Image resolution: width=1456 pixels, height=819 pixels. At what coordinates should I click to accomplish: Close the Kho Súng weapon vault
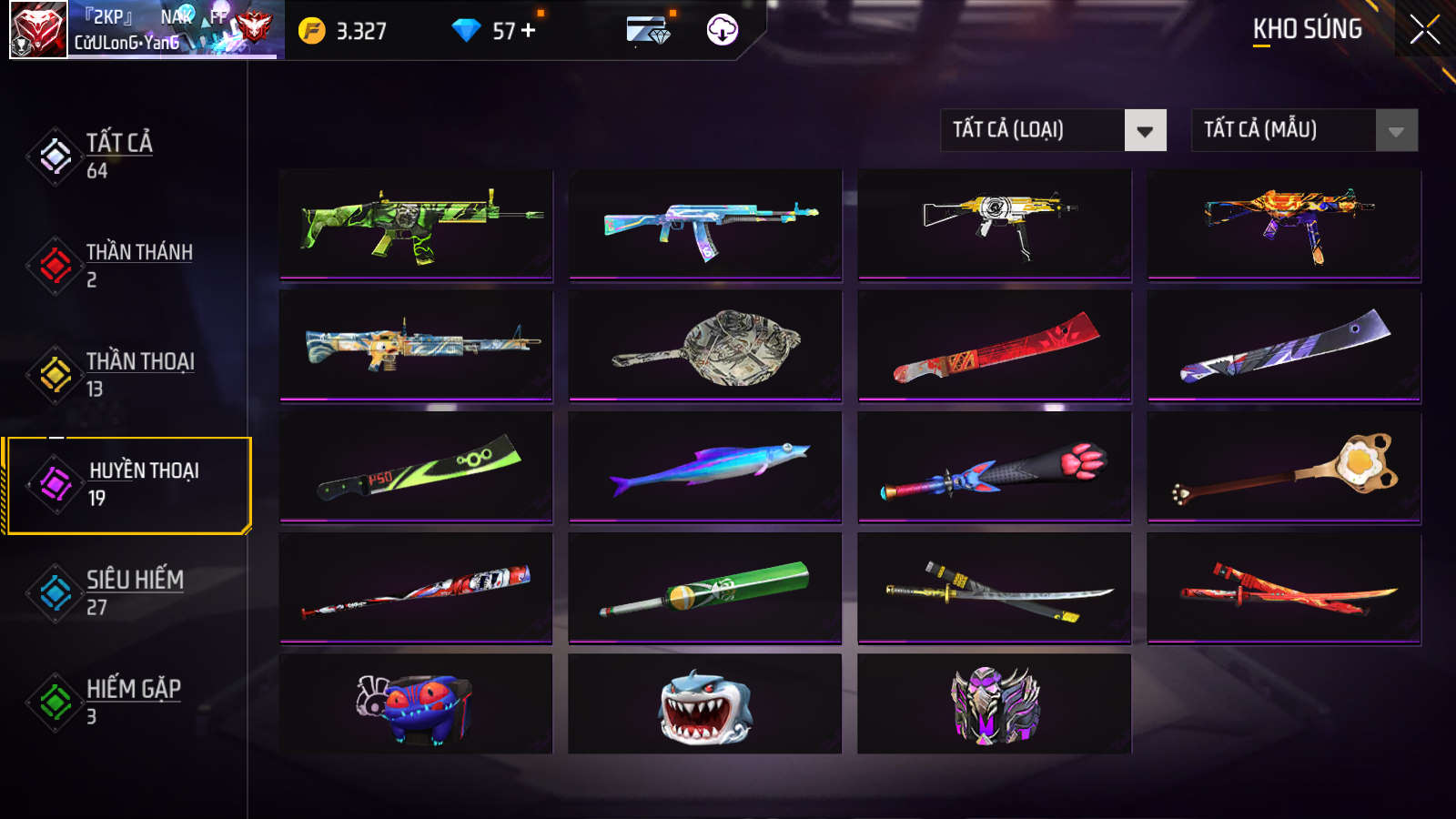1424,30
